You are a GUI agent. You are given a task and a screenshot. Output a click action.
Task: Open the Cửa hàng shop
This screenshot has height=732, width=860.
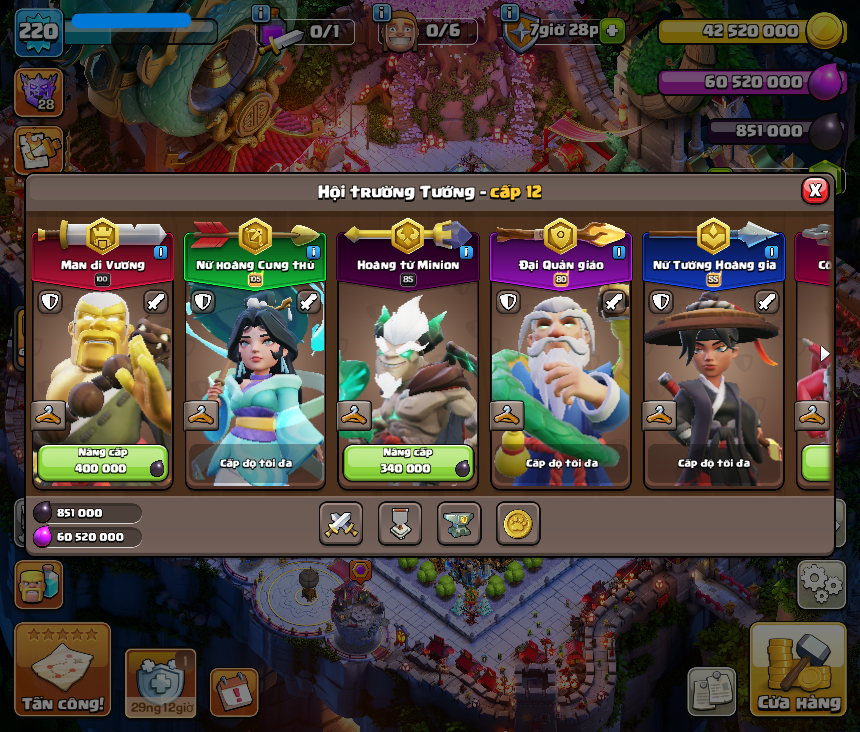(798, 669)
